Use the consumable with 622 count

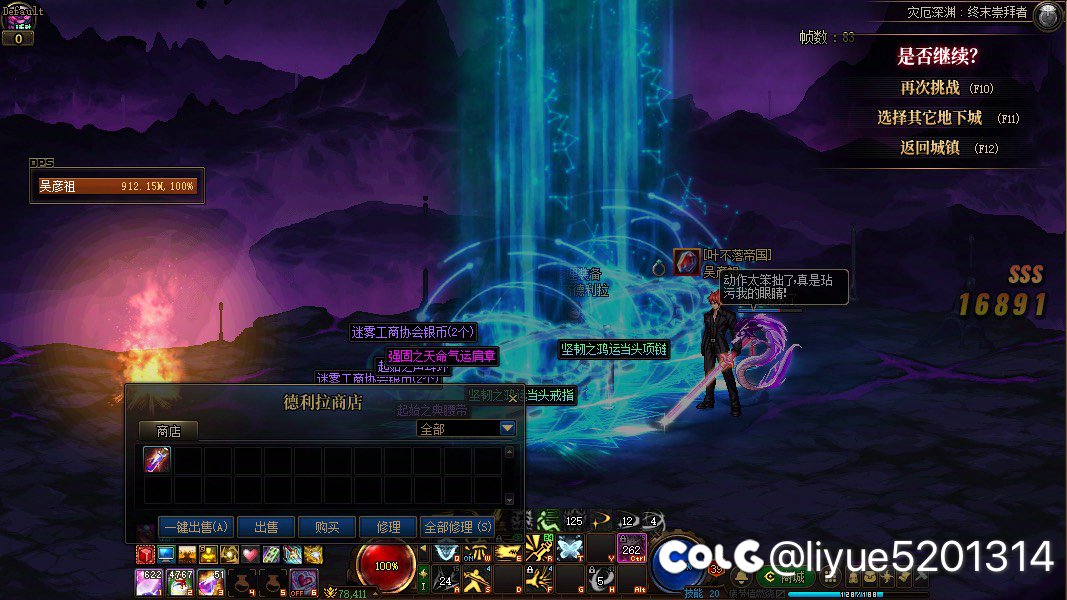[148, 580]
